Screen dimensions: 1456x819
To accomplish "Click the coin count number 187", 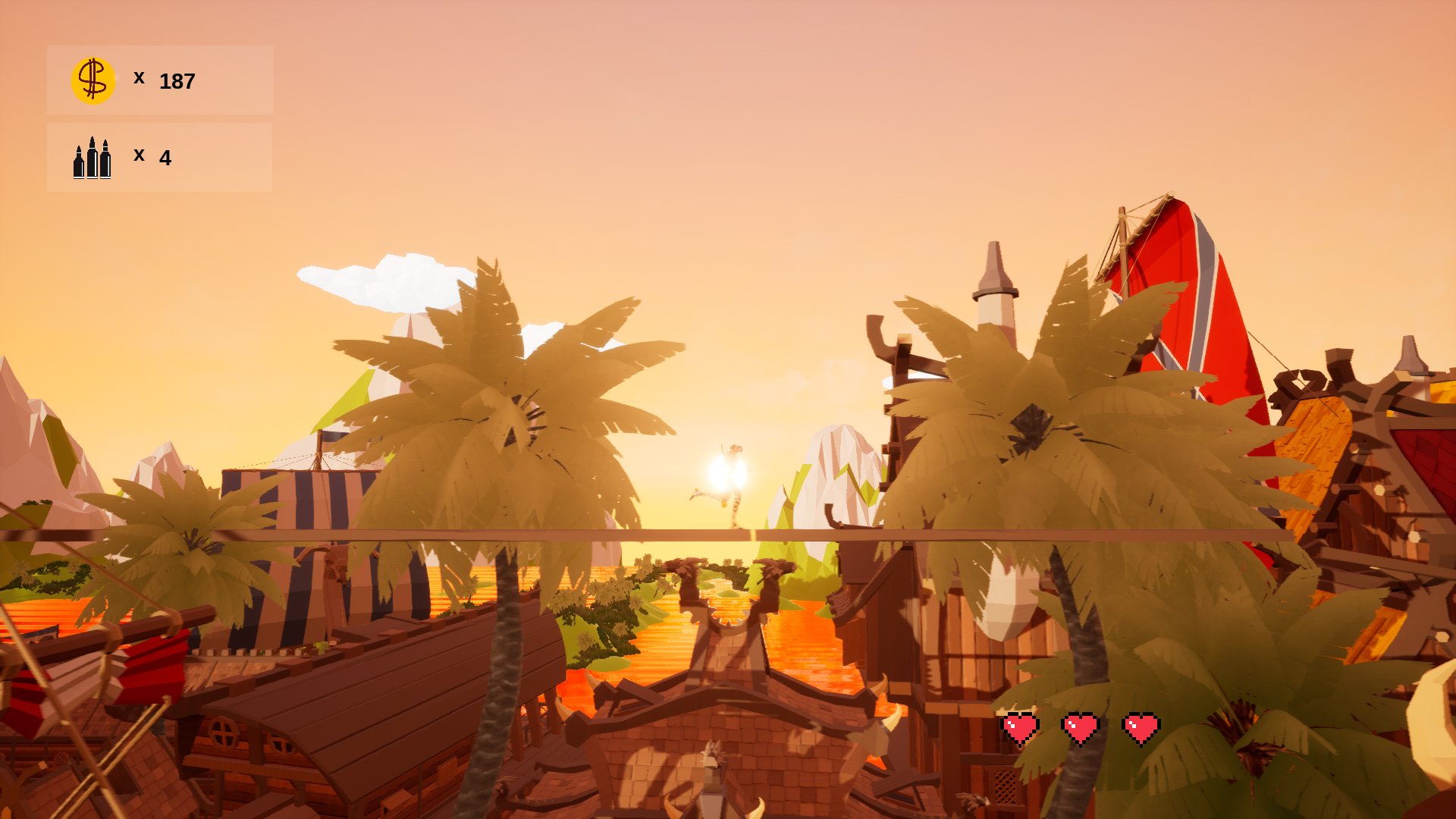I will (176, 80).
